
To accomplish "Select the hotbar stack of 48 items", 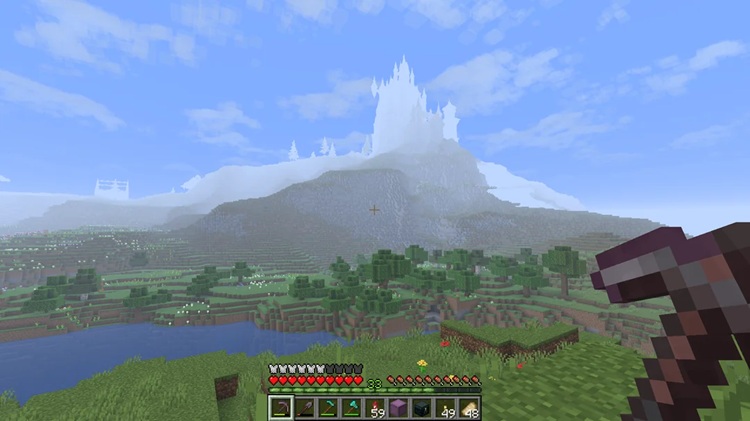I will [x=468, y=408].
